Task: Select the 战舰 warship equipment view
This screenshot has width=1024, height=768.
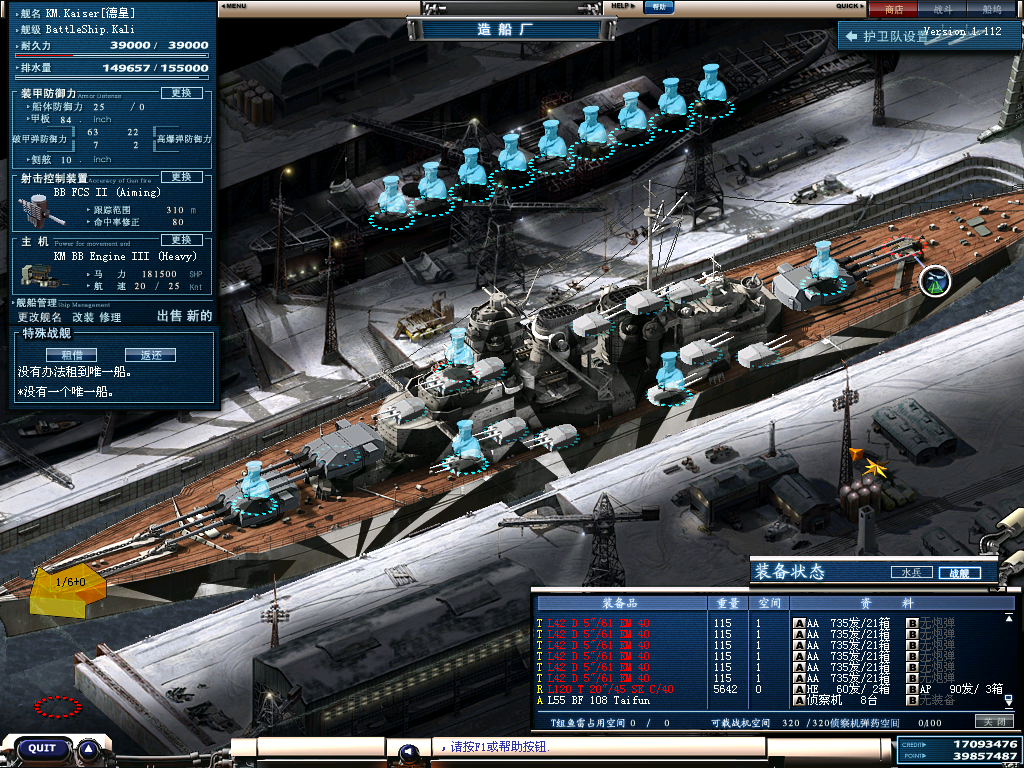Action: point(959,573)
